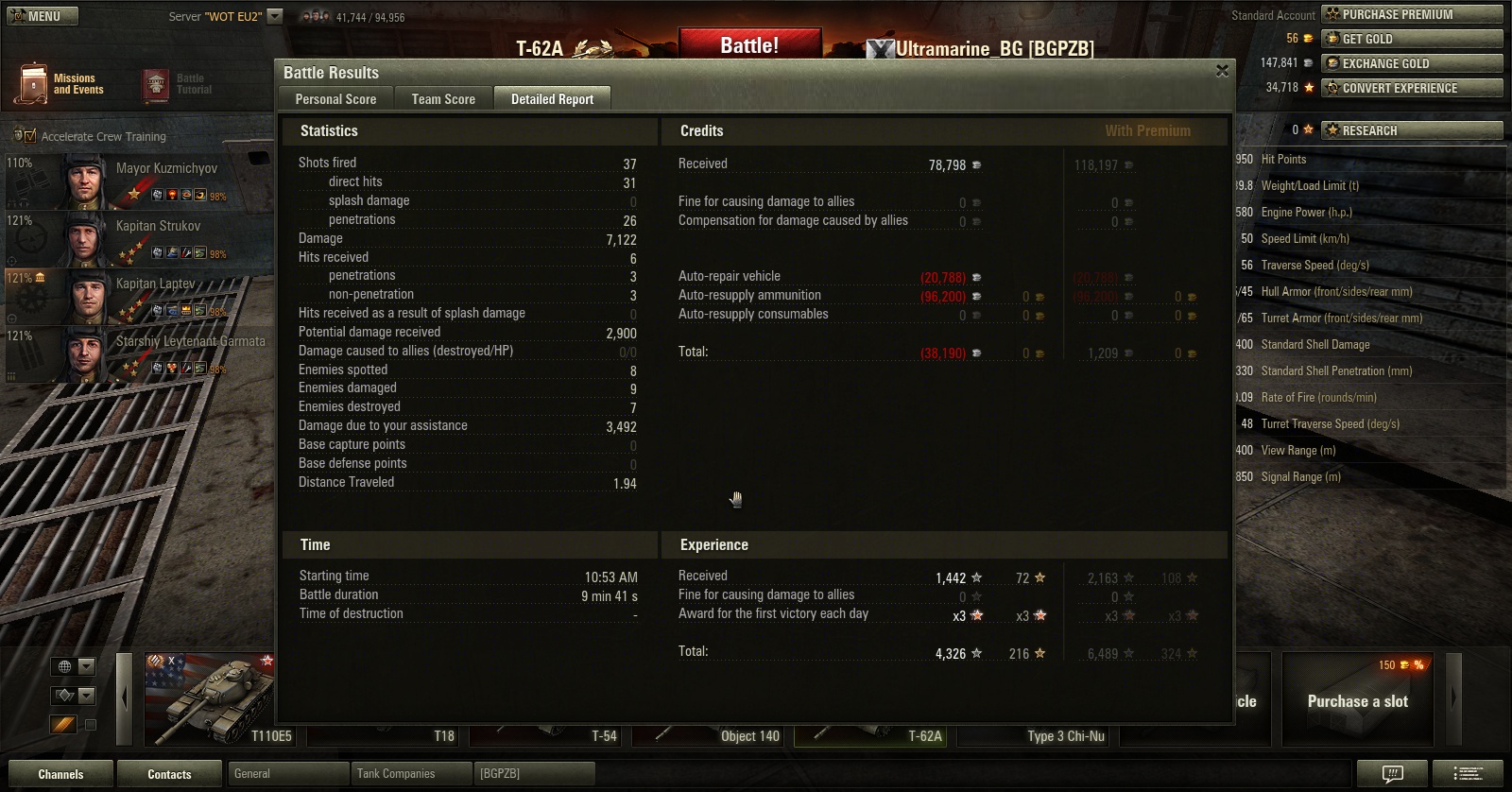Switch to the General chat channel tab
The image size is (1512, 792).
[288, 774]
